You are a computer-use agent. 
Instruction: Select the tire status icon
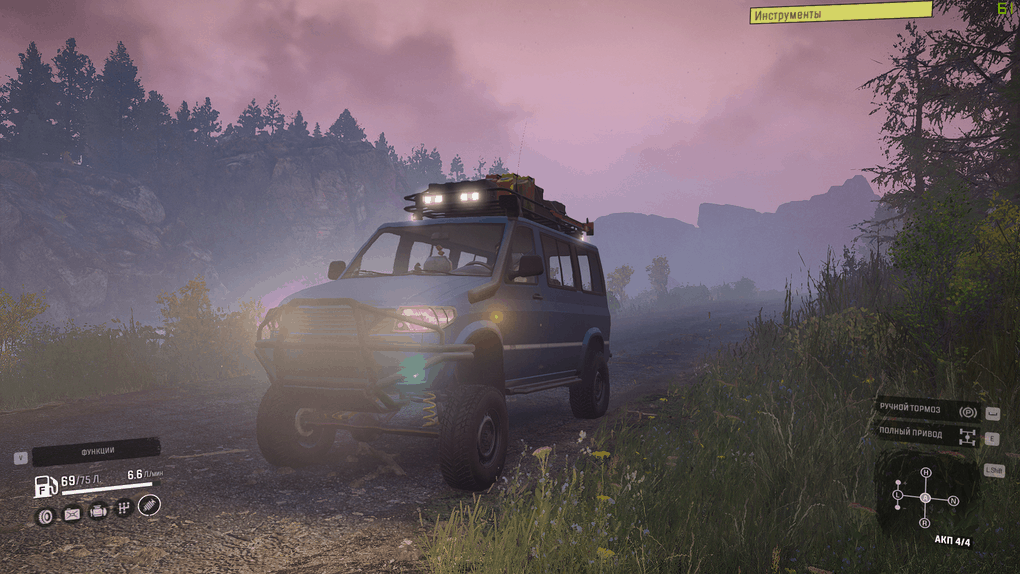point(45,515)
